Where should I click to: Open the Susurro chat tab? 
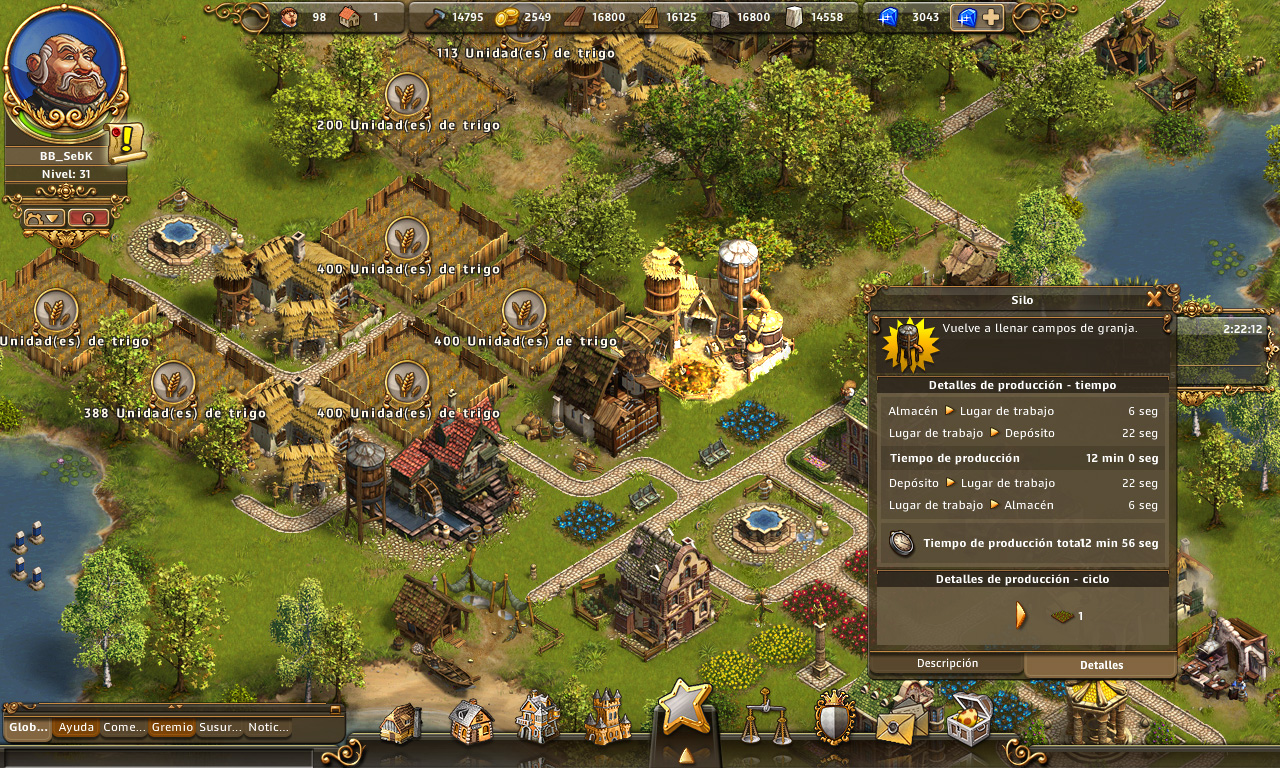[220, 728]
